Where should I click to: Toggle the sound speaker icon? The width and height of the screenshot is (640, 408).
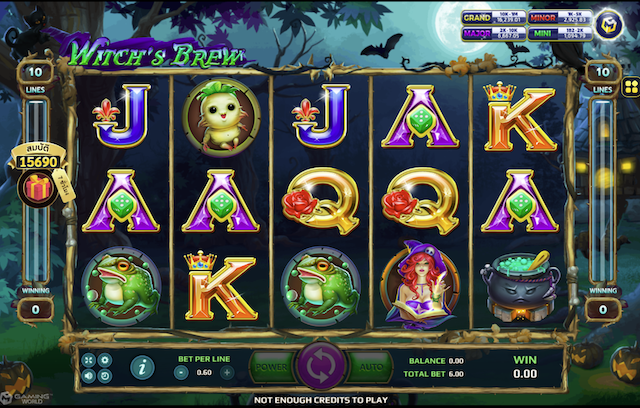[89, 375]
